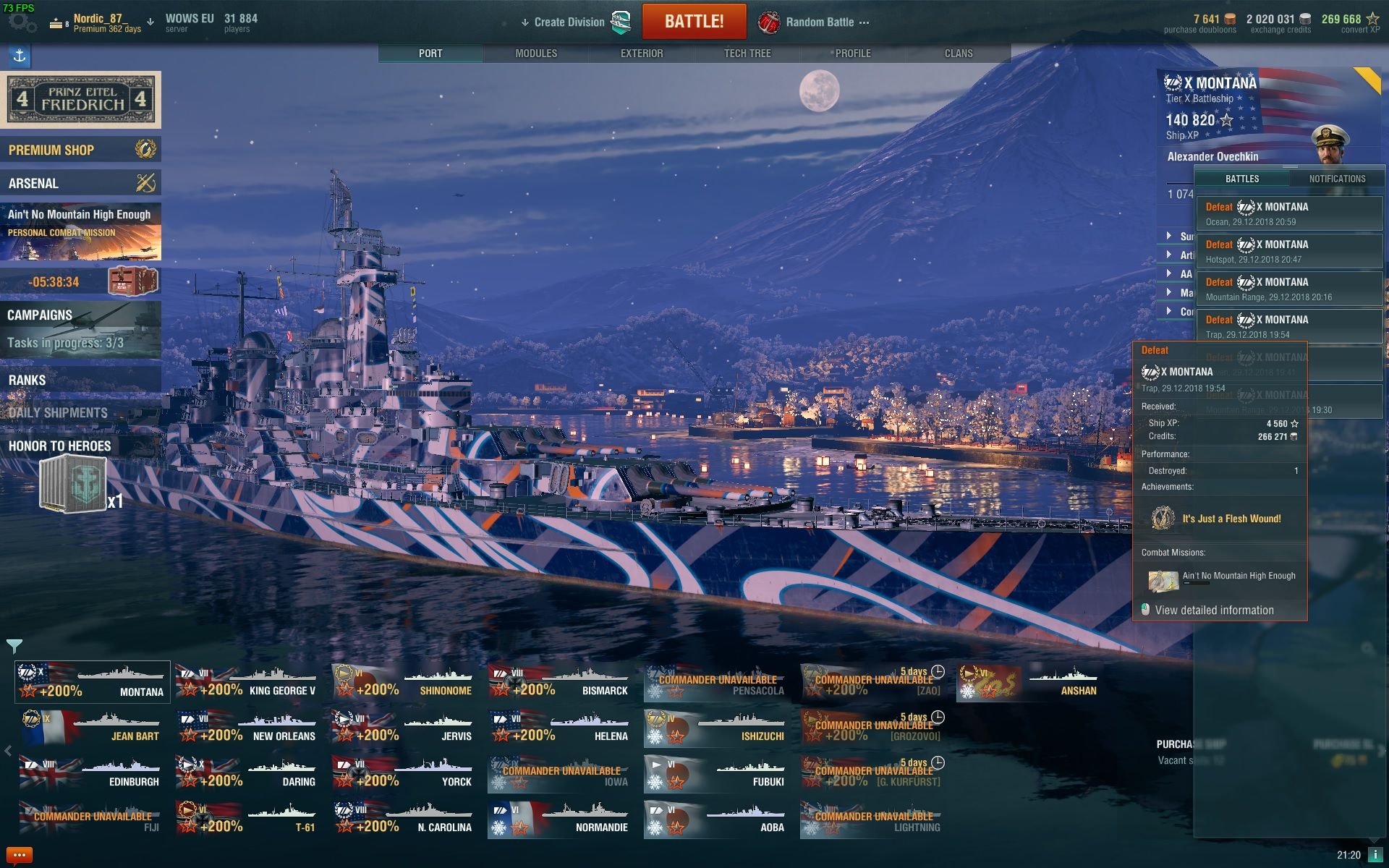Open the ship carousel filter funnel
Screen dimensions: 1389x868
point(14,645)
